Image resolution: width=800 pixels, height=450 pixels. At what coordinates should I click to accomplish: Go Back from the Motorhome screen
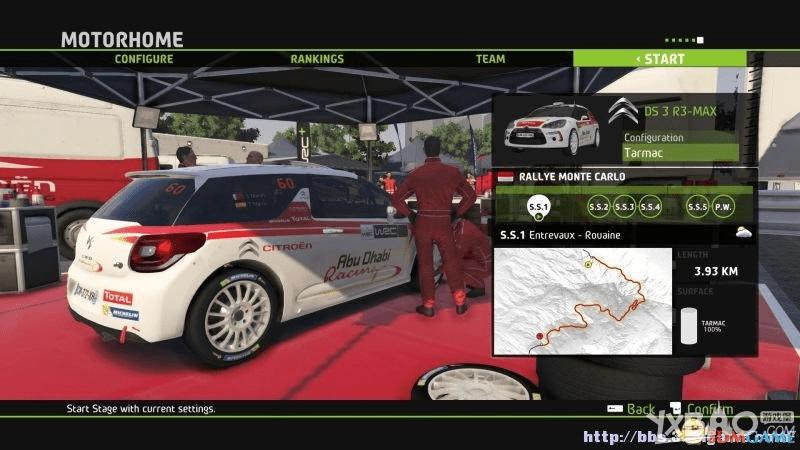pyautogui.click(x=632, y=409)
